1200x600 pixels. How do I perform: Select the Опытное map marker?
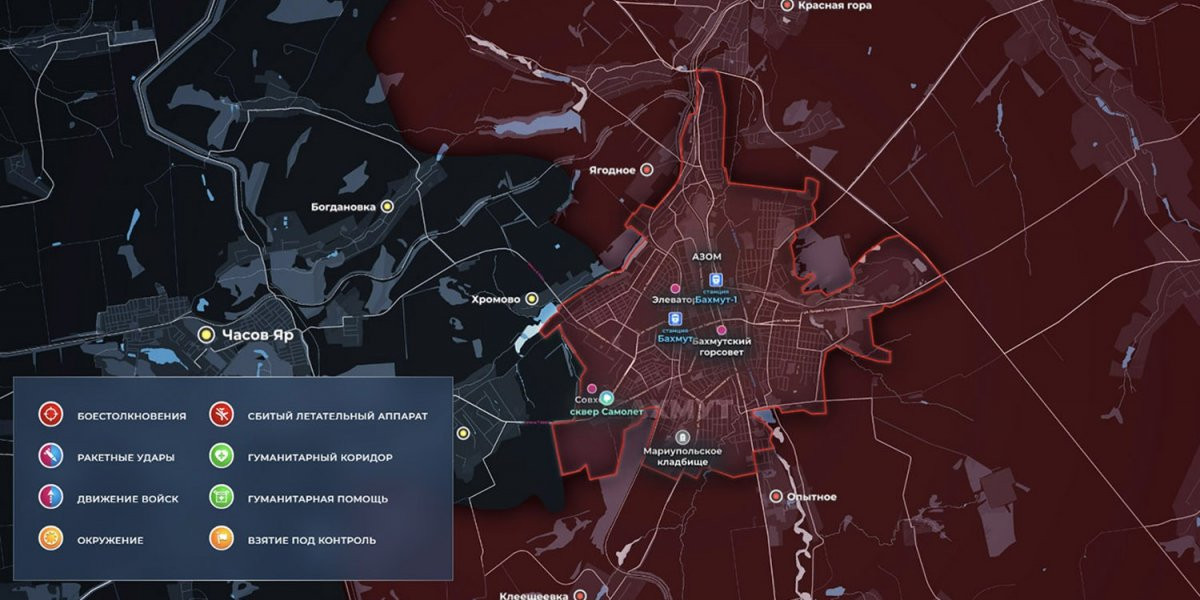pyautogui.click(x=775, y=496)
